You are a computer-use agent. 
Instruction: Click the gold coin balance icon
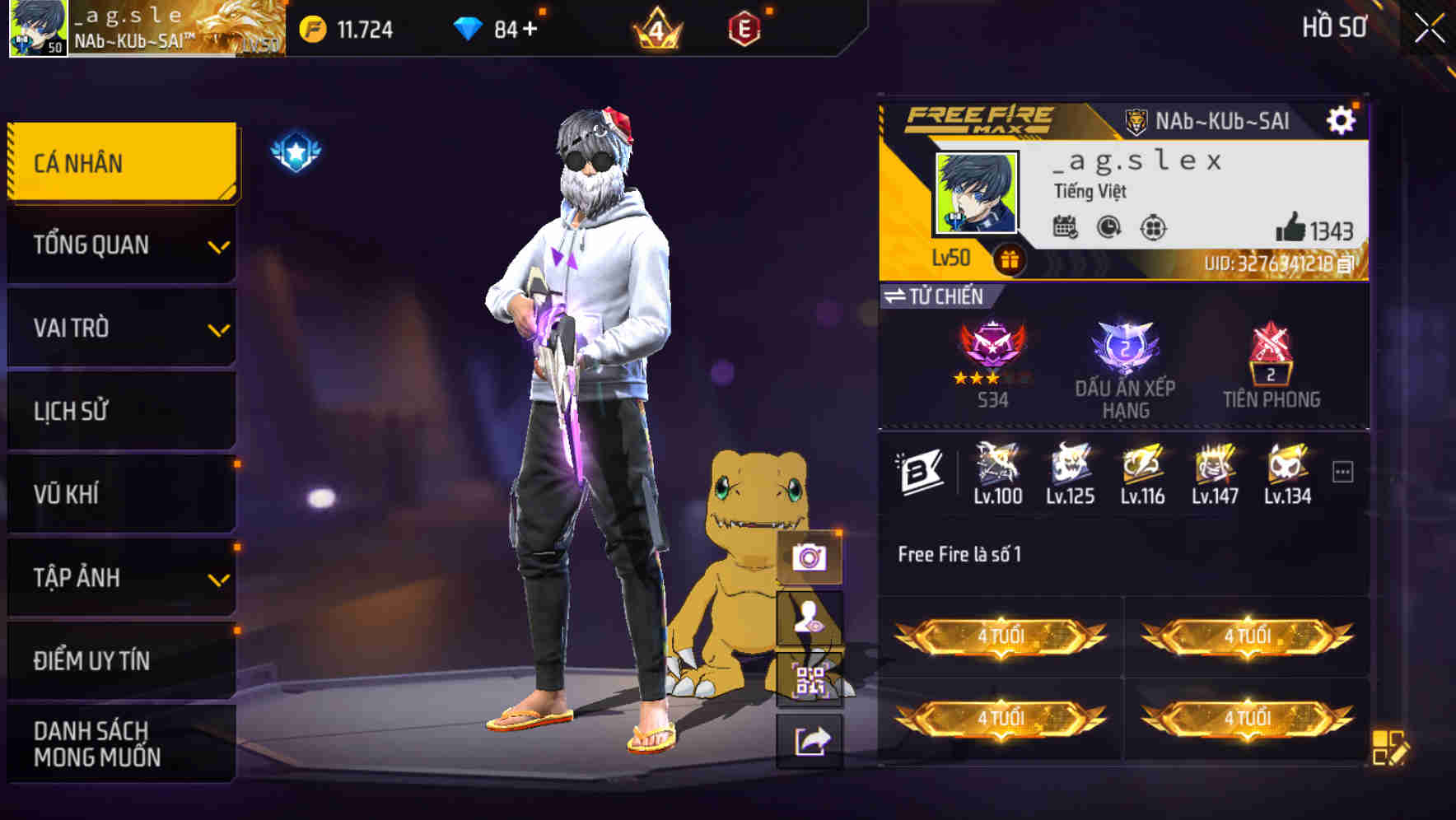(x=313, y=27)
